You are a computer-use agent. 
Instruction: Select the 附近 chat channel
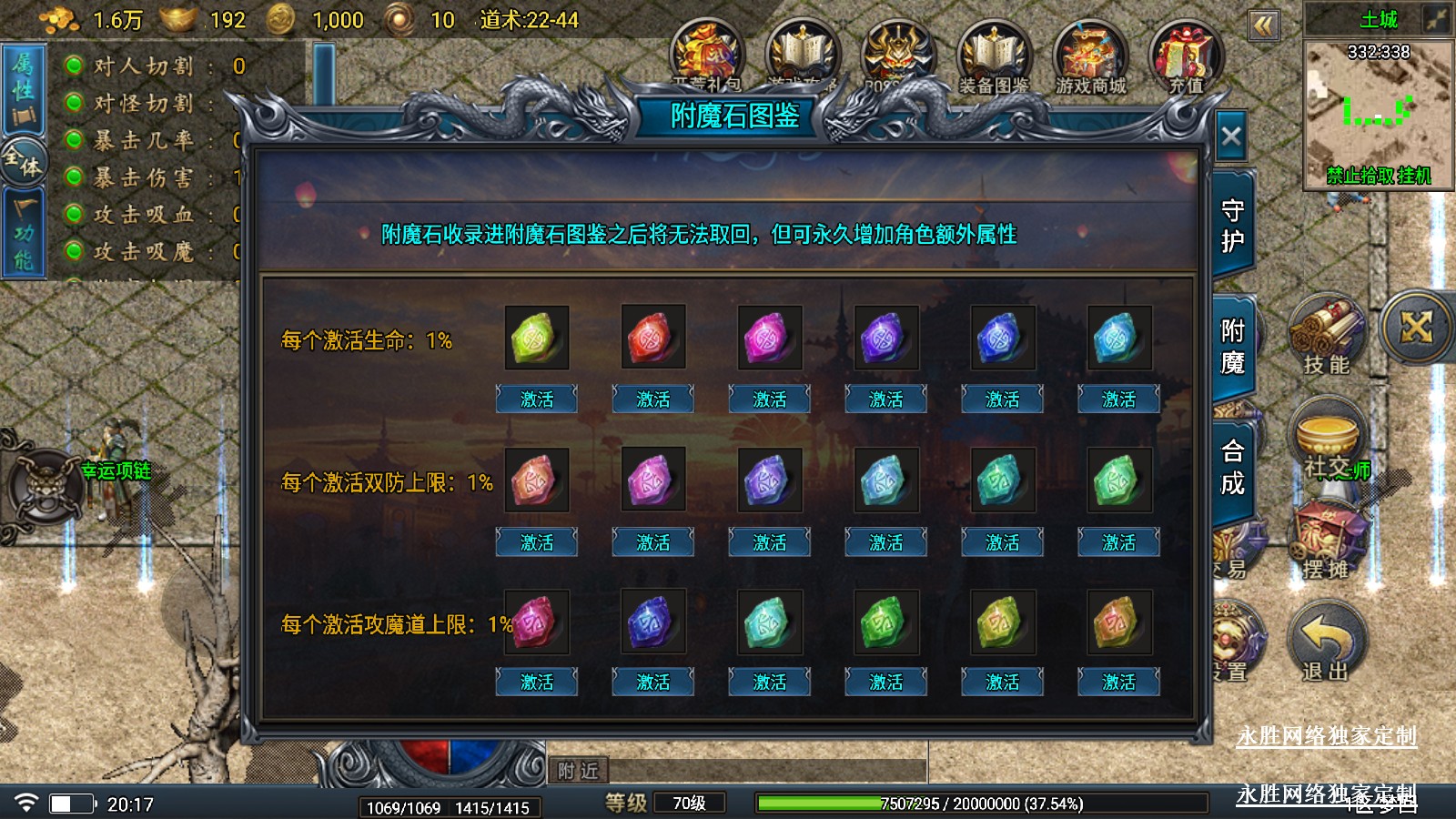coord(578,771)
